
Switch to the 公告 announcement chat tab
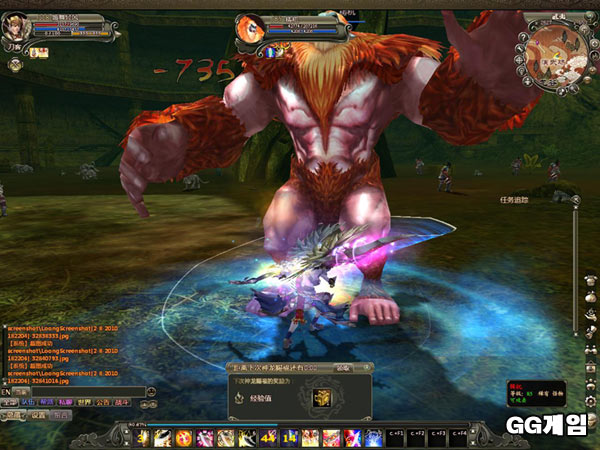[x=102, y=402]
